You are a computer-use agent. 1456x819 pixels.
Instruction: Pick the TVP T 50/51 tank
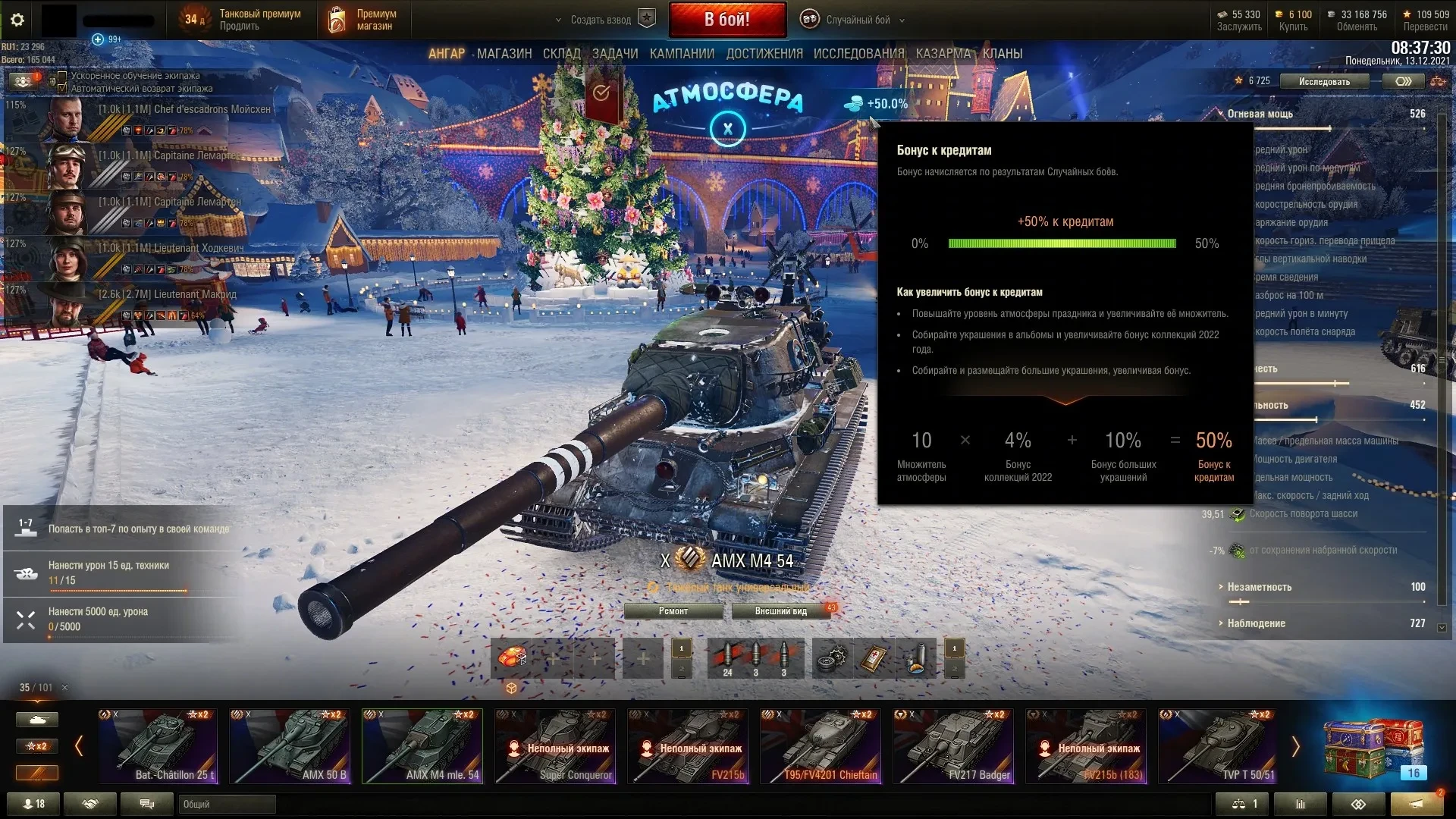[x=1218, y=745]
